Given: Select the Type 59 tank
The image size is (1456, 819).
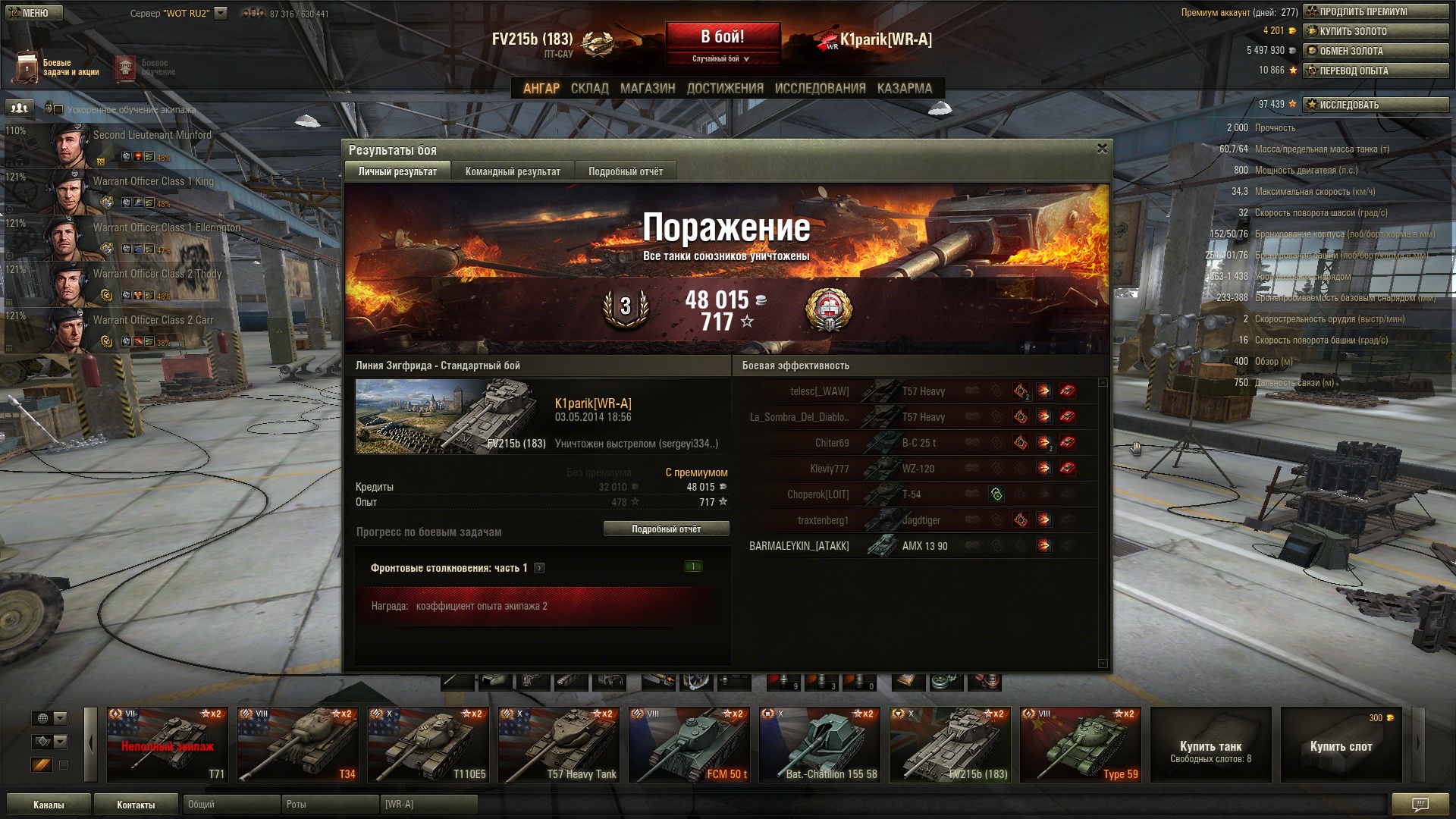Looking at the screenshot, I should tap(1081, 744).
